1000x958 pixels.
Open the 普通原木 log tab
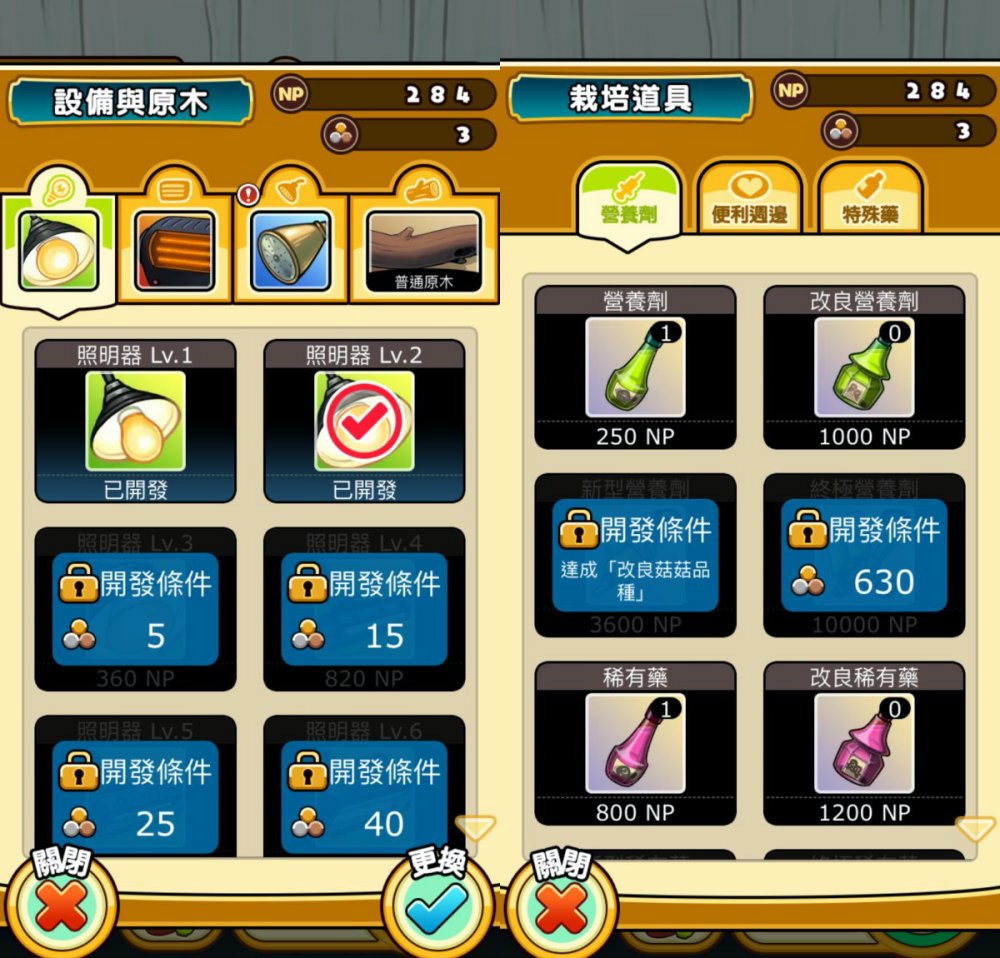coord(424,252)
